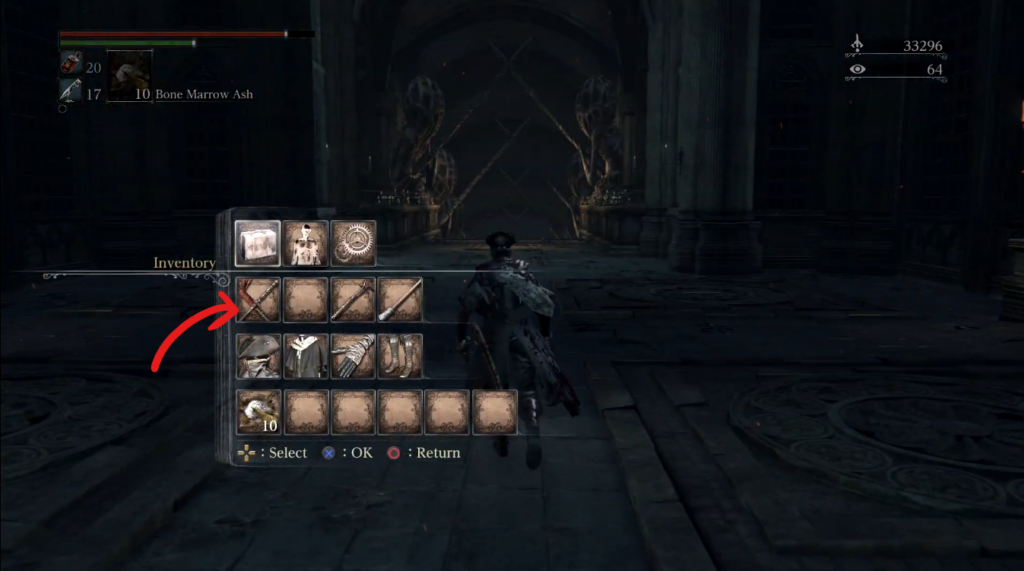Click the Quicksilver Bullet icon in the HUD

(x=71, y=93)
